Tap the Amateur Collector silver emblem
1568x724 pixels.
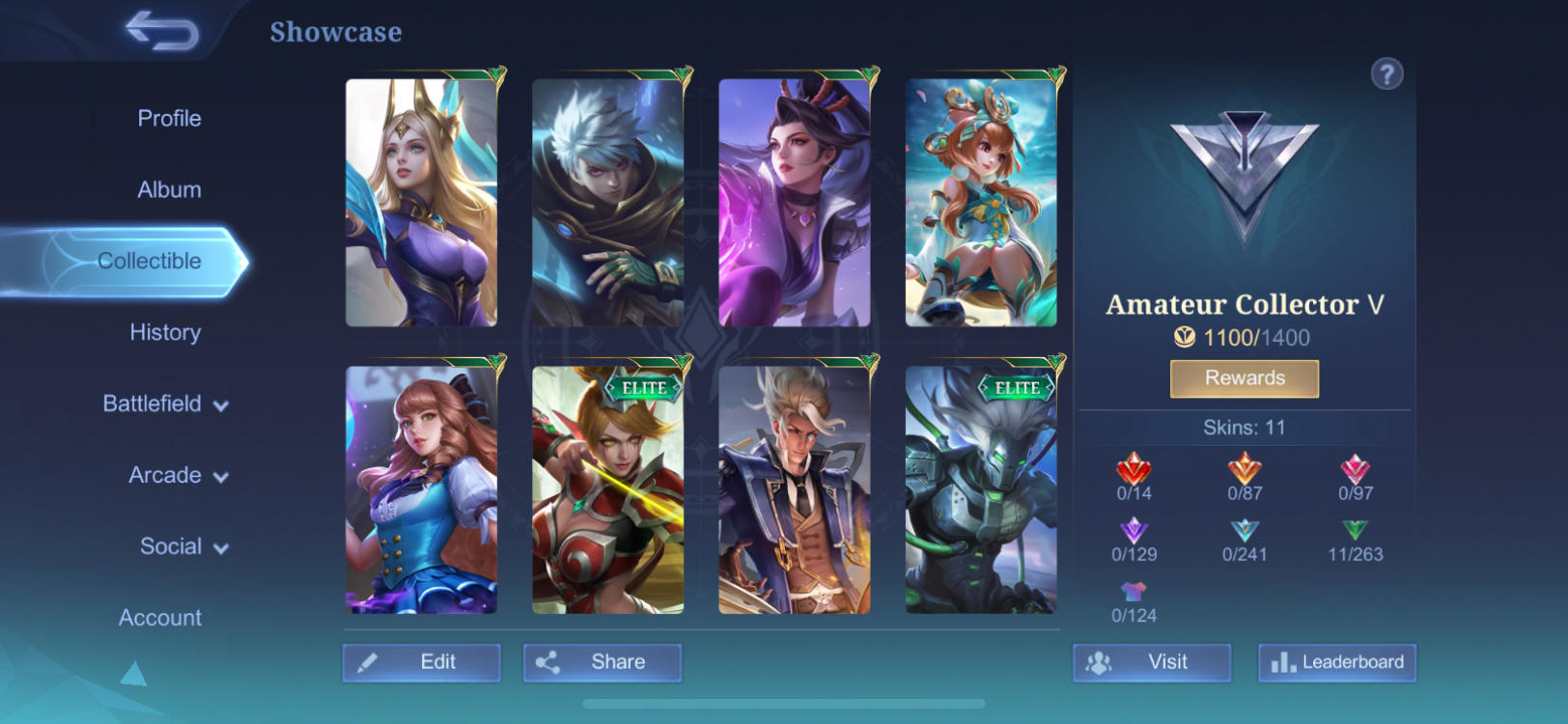(1245, 169)
